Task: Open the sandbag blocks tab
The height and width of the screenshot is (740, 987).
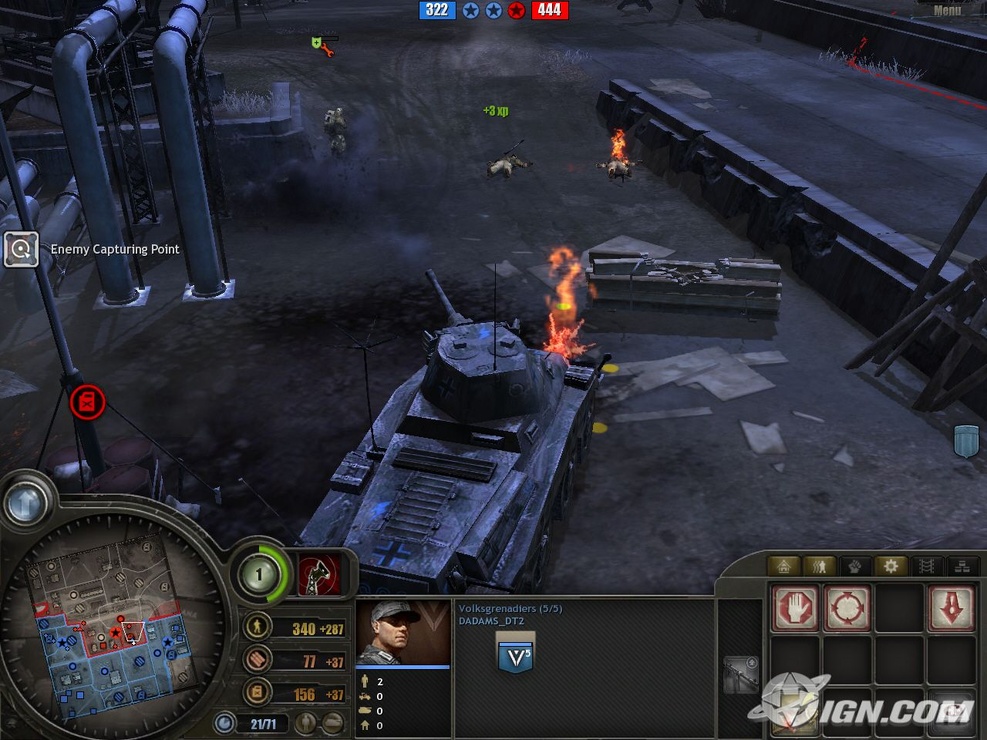Action: [x=962, y=566]
